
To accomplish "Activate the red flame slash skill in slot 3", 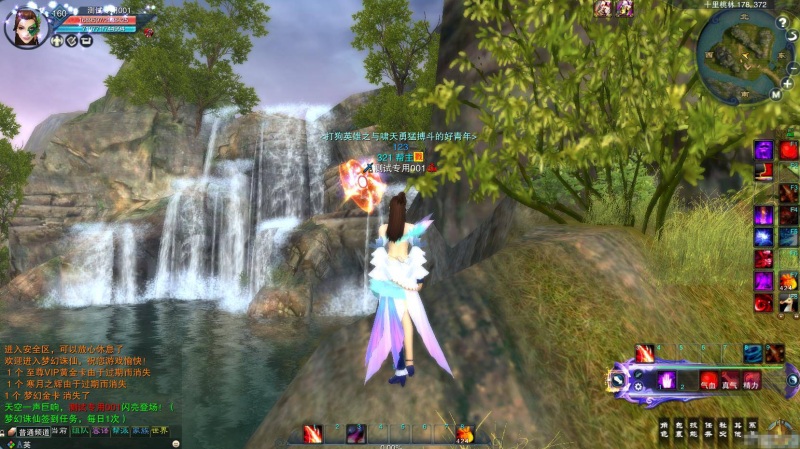I will coord(645,353).
